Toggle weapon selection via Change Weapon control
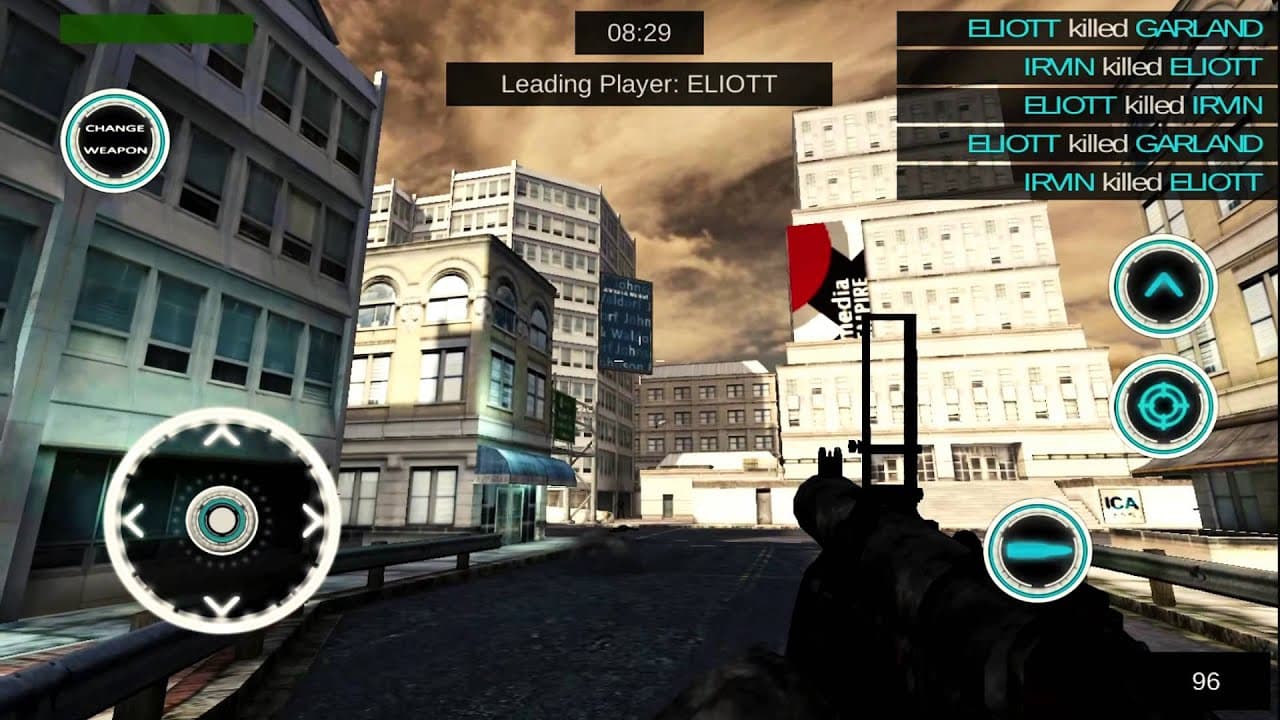The width and height of the screenshot is (1280, 720). tap(115, 140)
